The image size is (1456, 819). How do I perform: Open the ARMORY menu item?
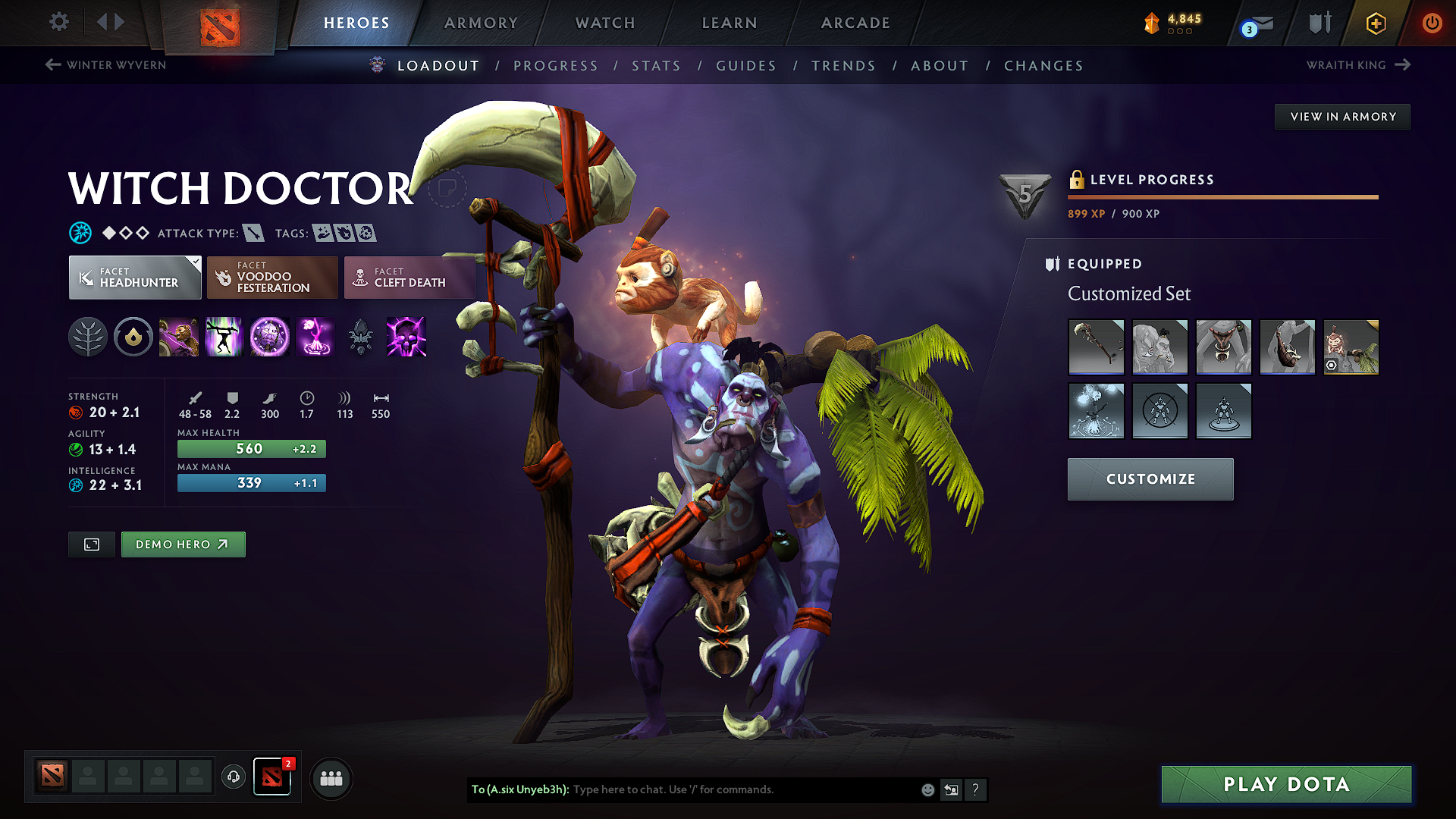tap(481, 23)
